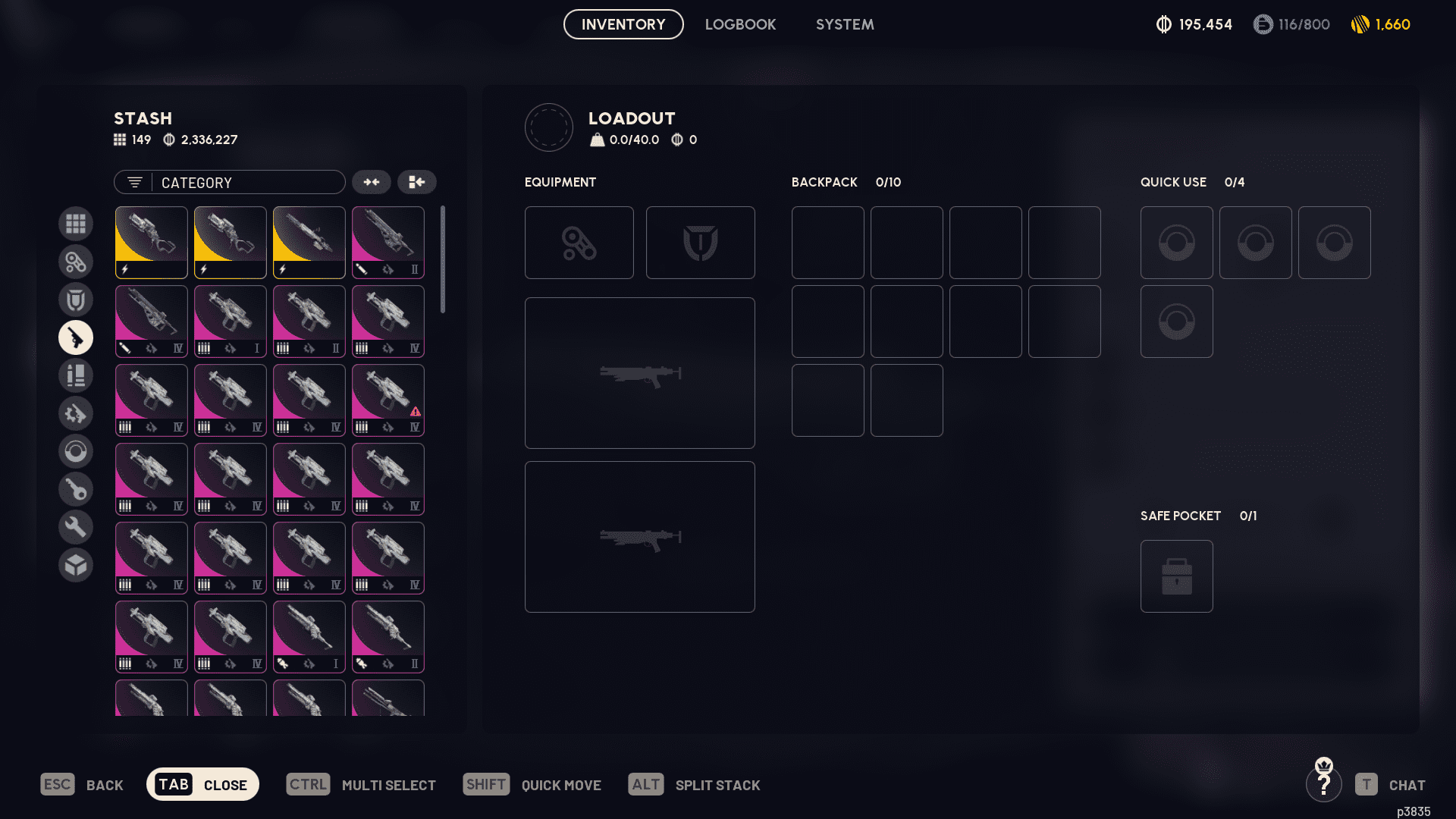This screenshot has height=819, width=1456.
Task: Select the wrench tools category filter
Action: tap(76, 526)
